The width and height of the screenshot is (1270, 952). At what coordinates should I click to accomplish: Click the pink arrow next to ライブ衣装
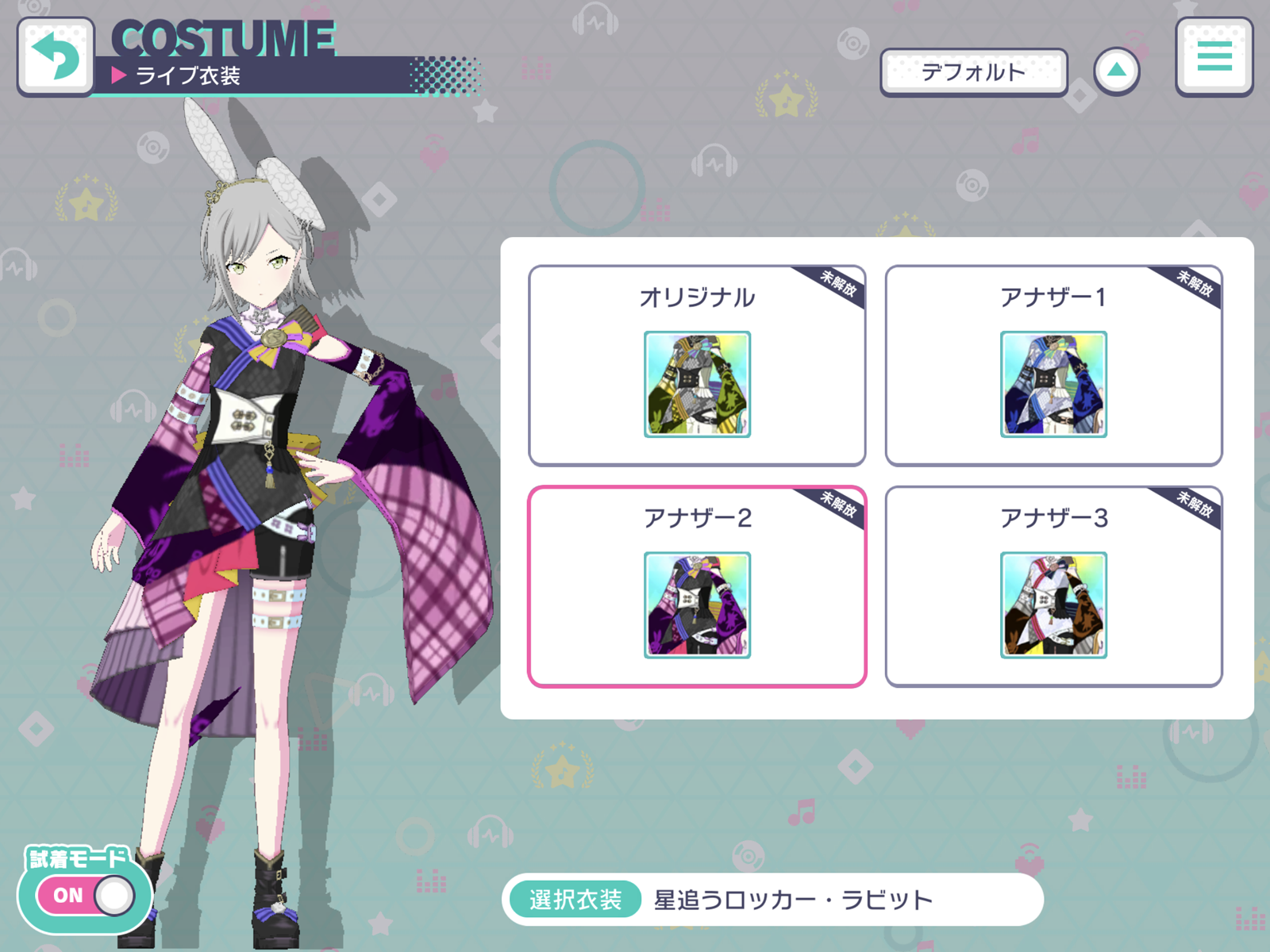click(x=119, y=76)
